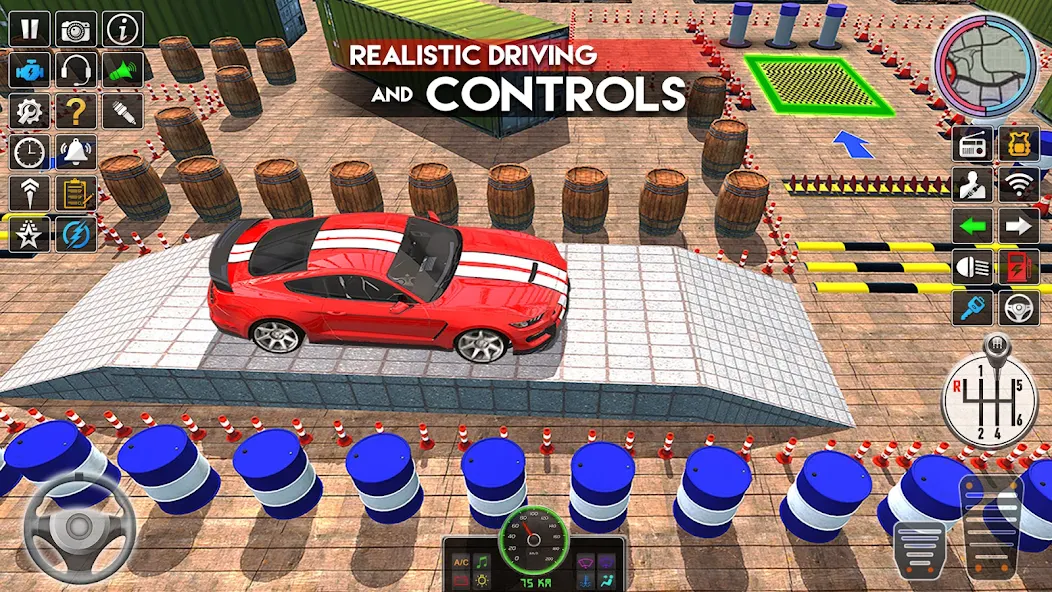Tap the camera view button
Screen dimensions: 1052x592
click(x=76, y=29)
